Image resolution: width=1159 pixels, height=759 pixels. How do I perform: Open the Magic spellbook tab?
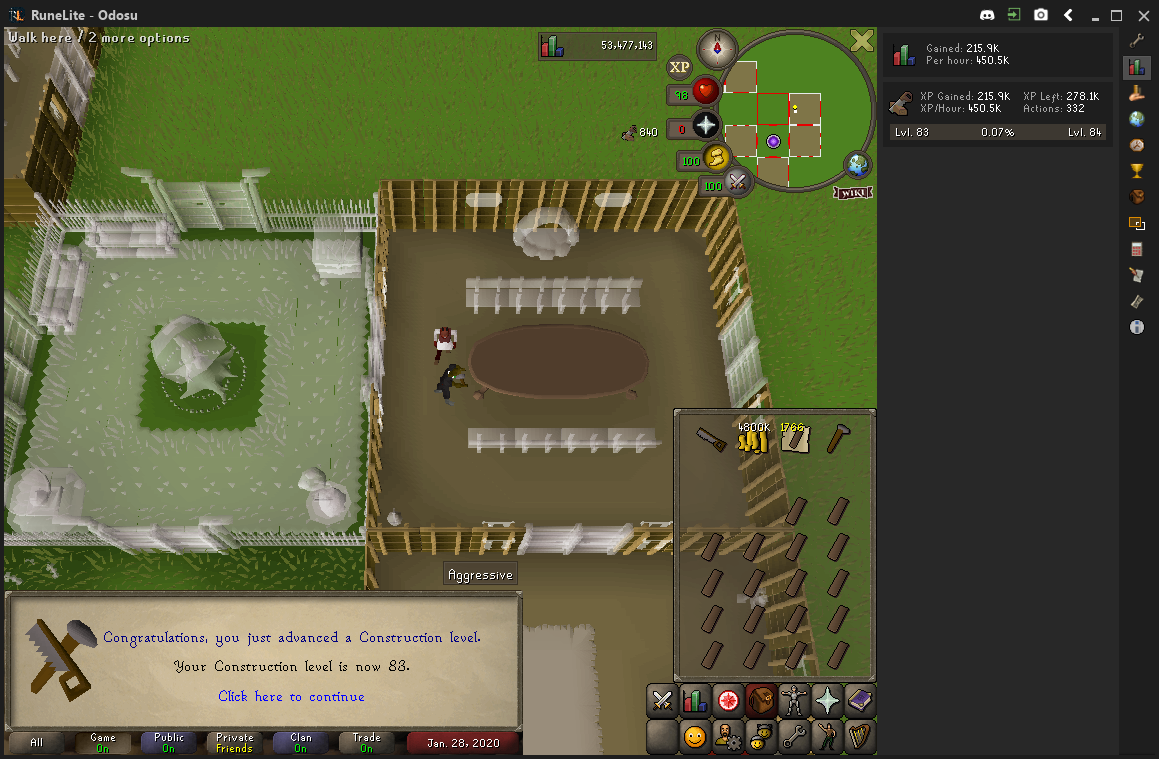[860, 702]
